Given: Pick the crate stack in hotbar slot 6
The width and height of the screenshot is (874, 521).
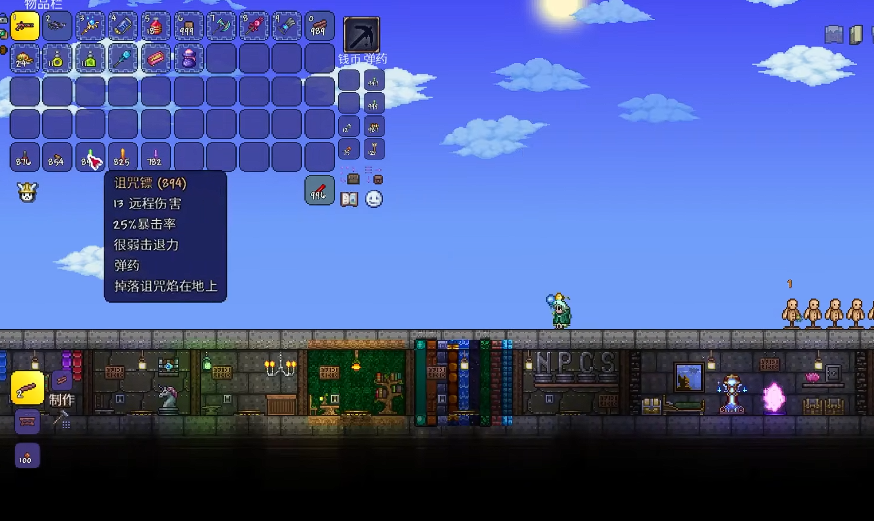Looking at the screenshot, I should [x=188, y=26].
